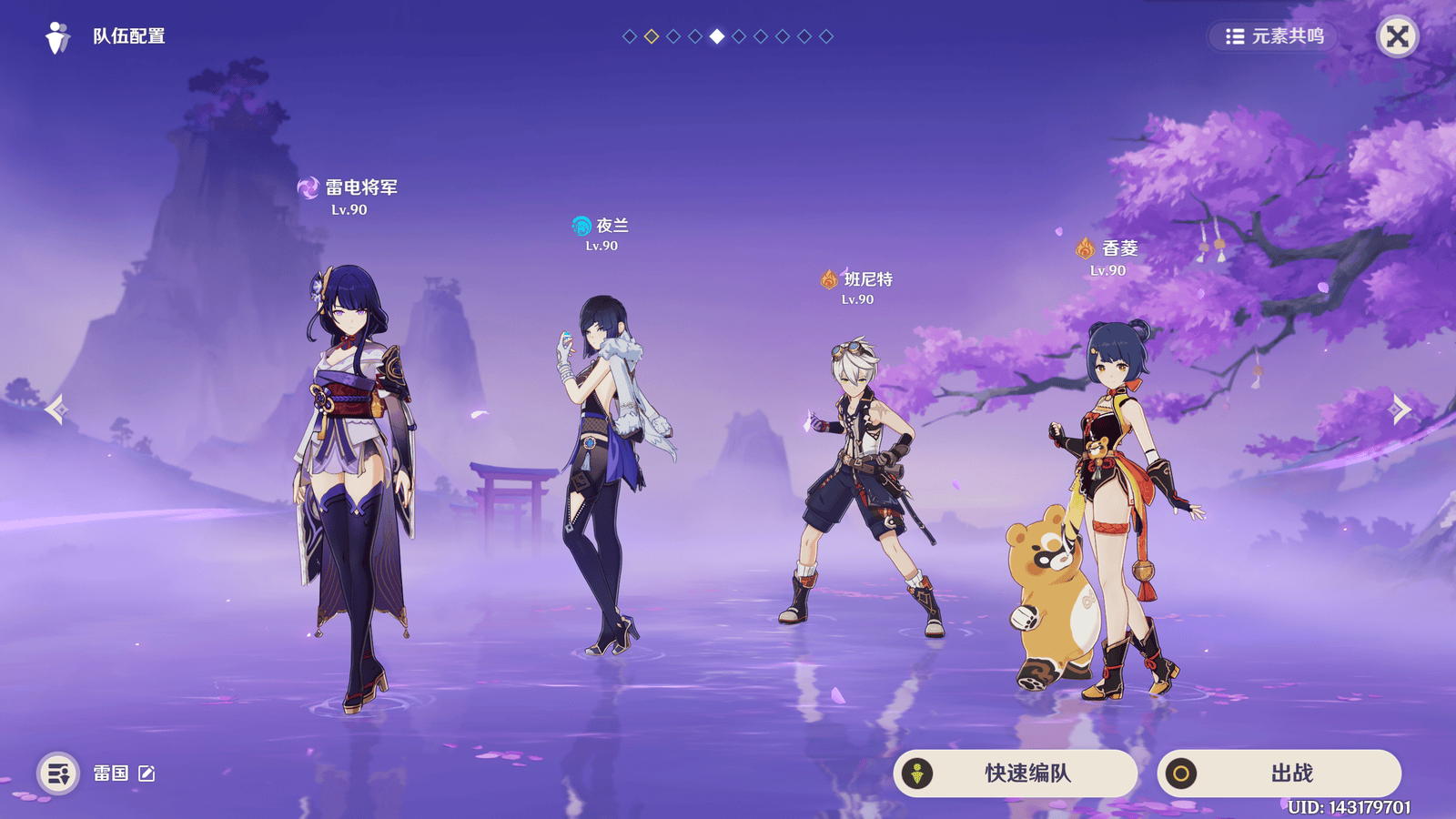Select the first diamond in the page indicator
This screenshot has width=1456, height=819.
click(x=628, y=37)
